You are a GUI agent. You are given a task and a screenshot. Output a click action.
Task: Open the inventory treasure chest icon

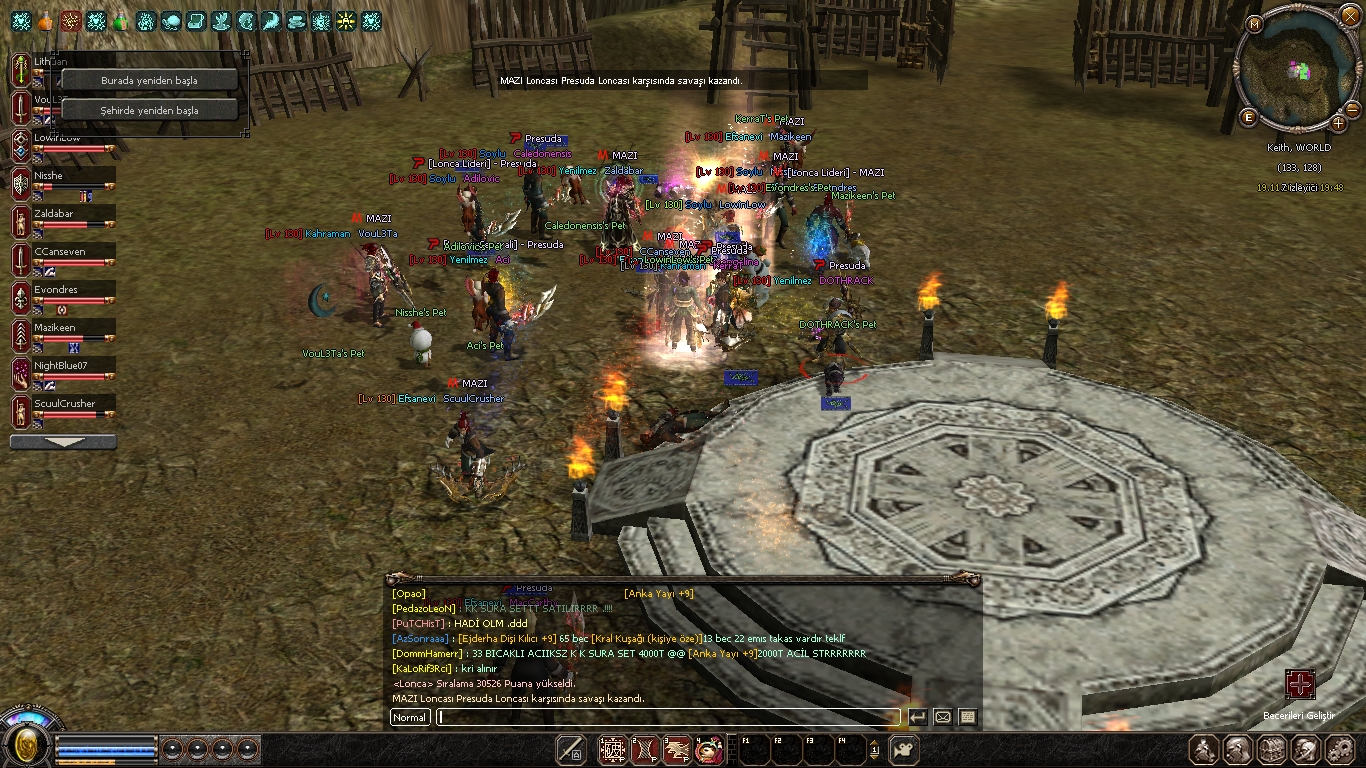click(1272, 749)
